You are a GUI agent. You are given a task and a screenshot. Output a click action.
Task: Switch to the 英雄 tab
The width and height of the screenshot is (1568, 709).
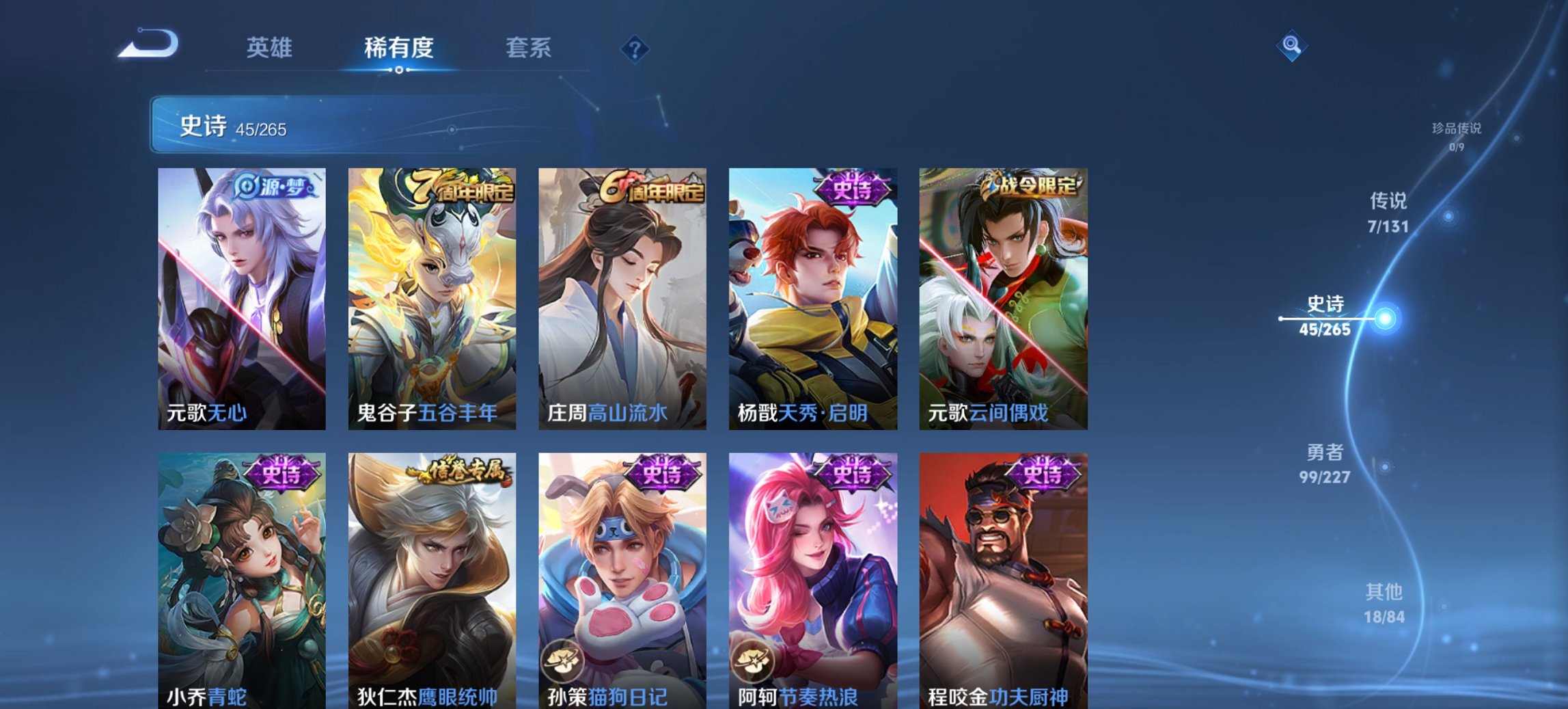click(x=271, y=48)
